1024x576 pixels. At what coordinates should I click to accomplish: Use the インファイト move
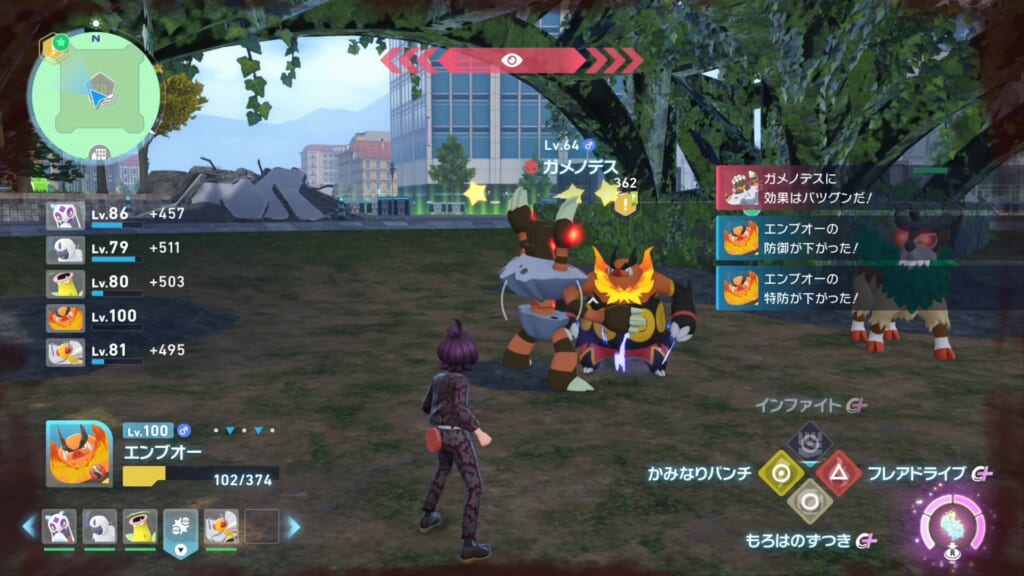pos(808,443)
